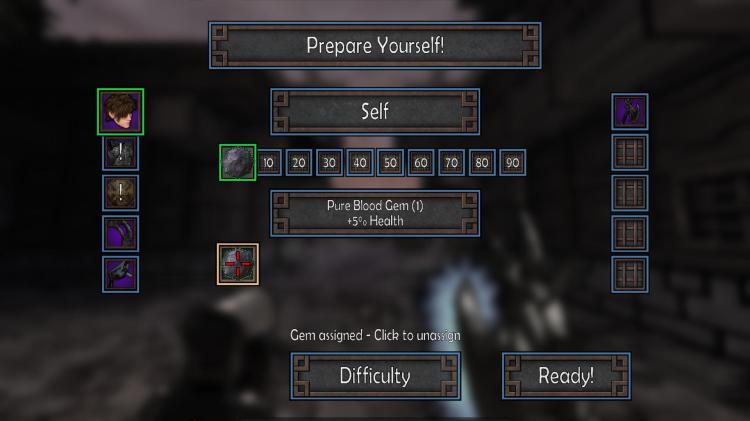This screenshot has height=421, width=750.
Task: Choose level 80 tier
Action: click(x=482, y=163)
